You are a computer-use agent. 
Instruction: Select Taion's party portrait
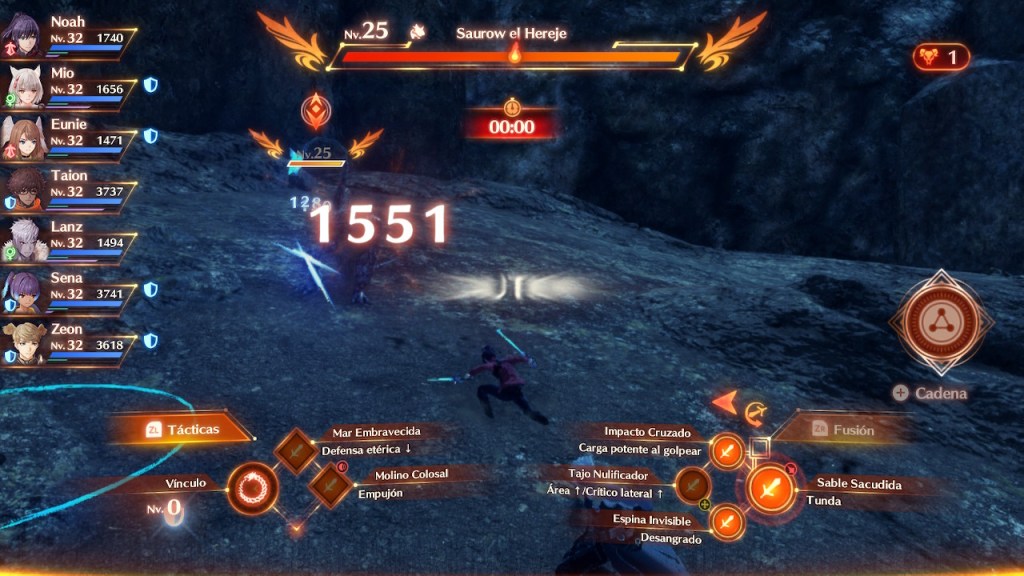[x=22, y=189]
